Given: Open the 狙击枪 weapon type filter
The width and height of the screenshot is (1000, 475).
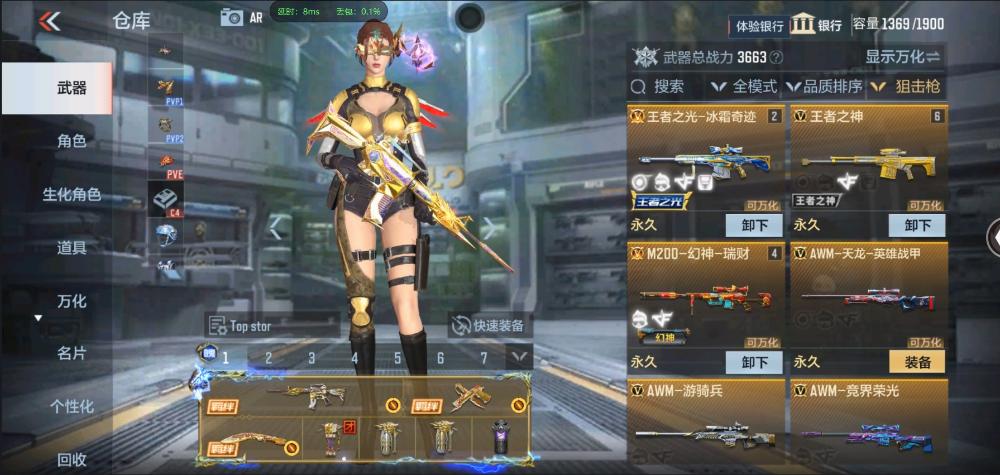Looking at the screenshot, I should 906,87.
